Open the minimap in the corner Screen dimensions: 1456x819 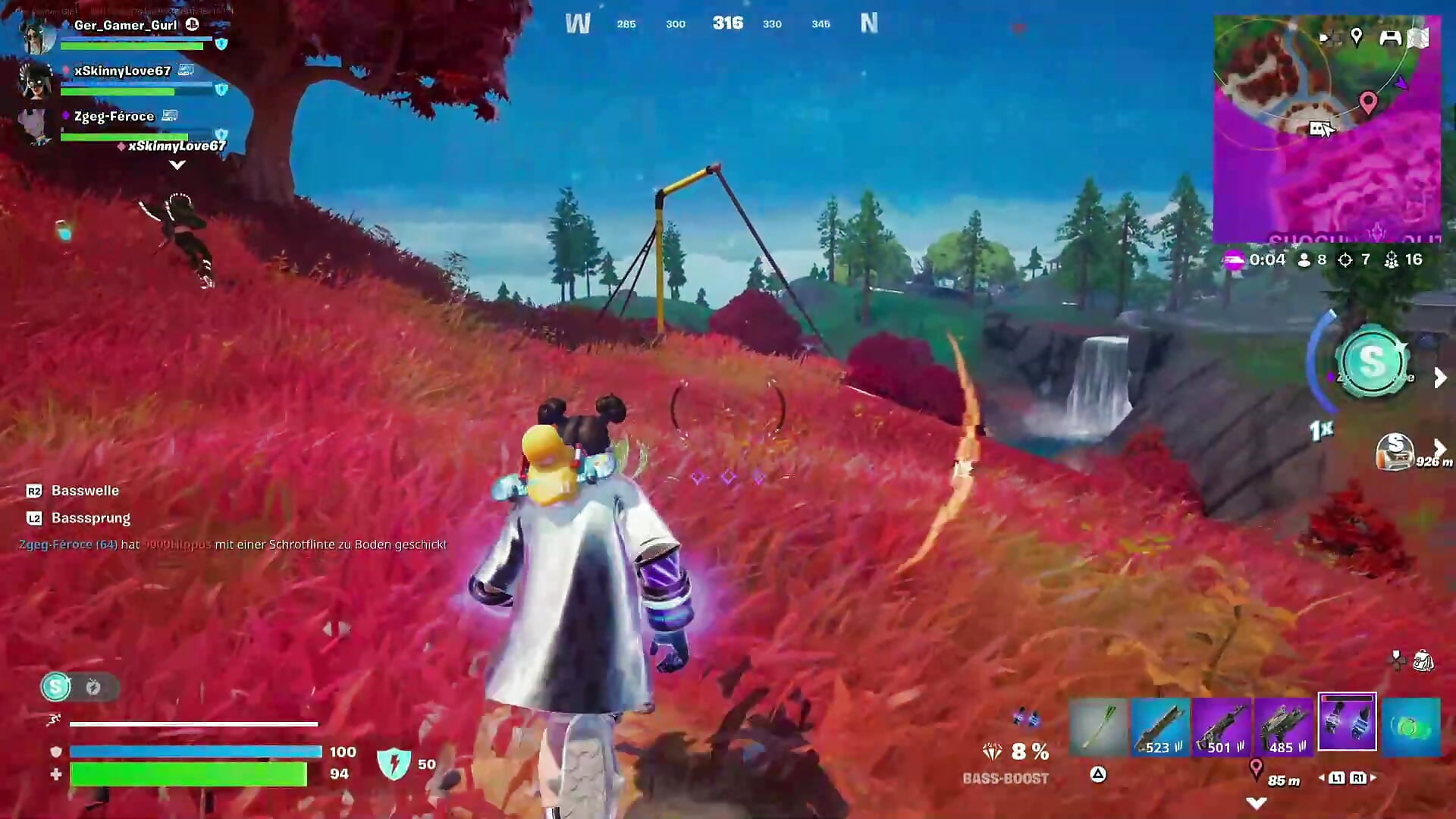[1327, 129]
